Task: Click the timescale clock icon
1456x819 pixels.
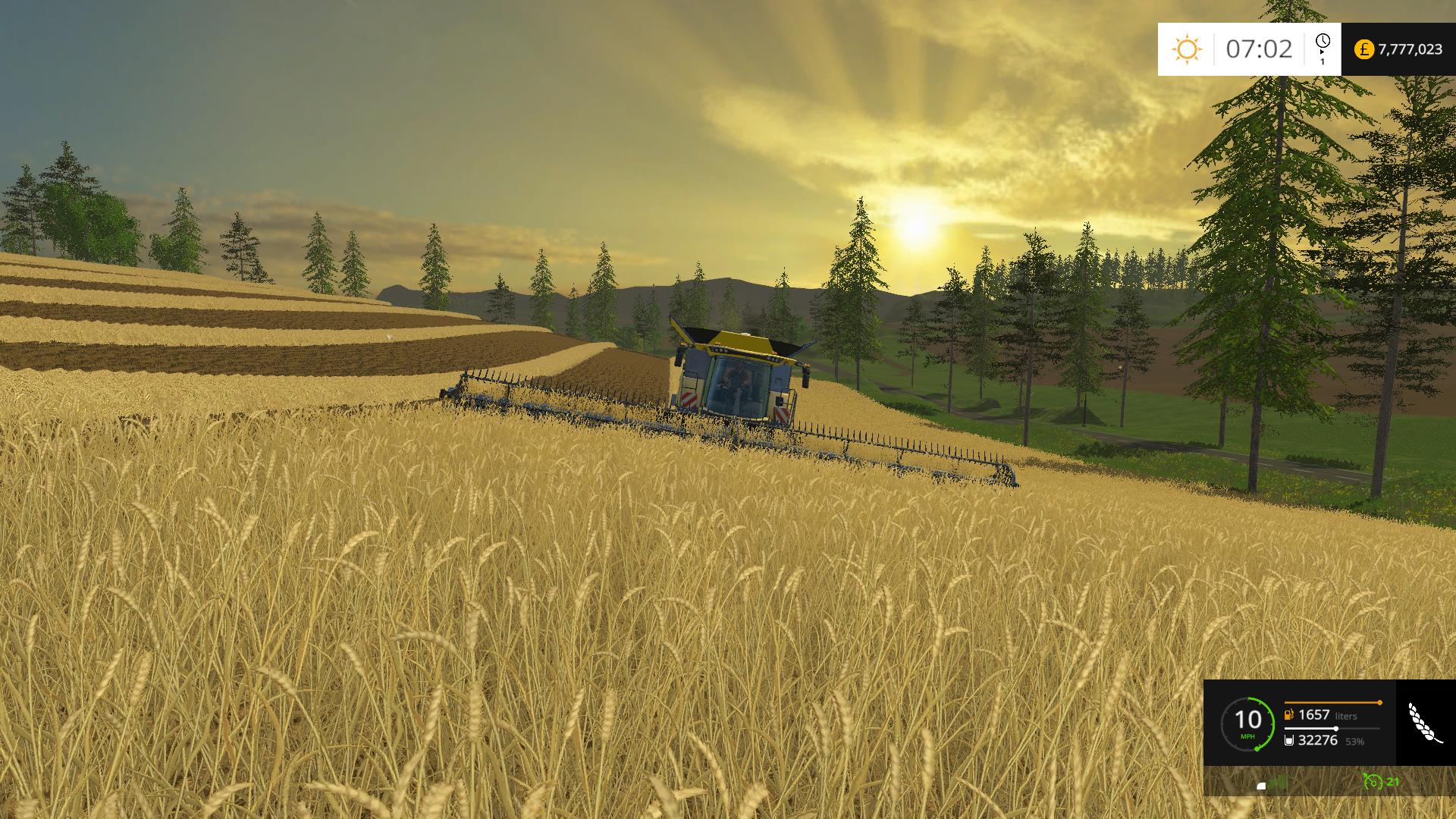Action: pos(1323,40)
